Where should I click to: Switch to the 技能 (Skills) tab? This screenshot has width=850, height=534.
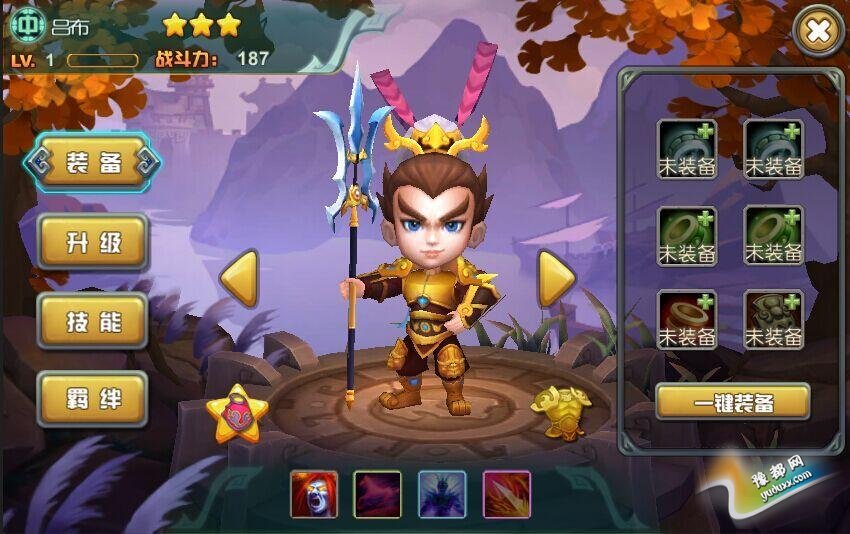[x=93, y=320]
